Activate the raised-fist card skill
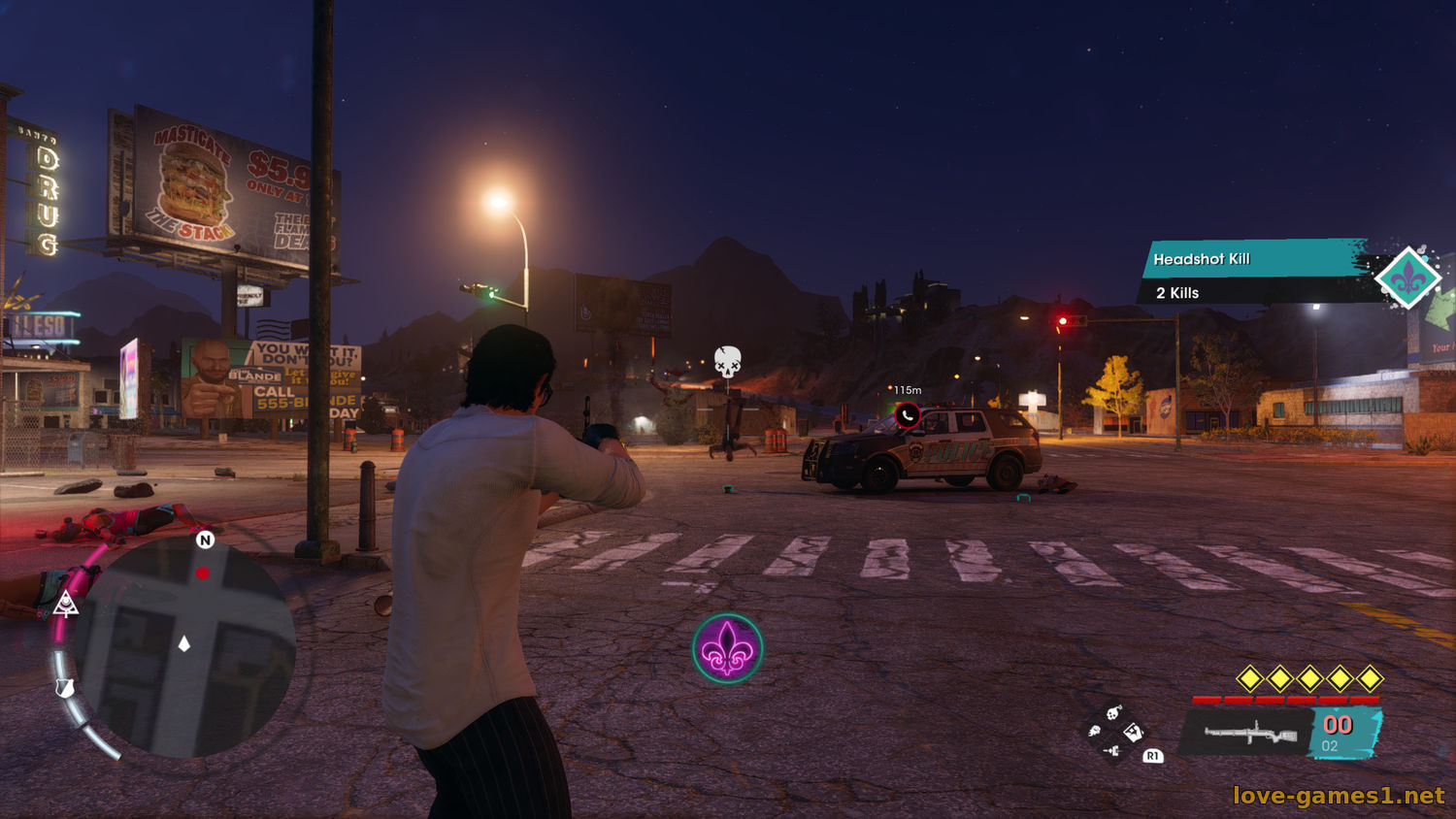Screen dimensions: 1456x819 (1133, 732)
